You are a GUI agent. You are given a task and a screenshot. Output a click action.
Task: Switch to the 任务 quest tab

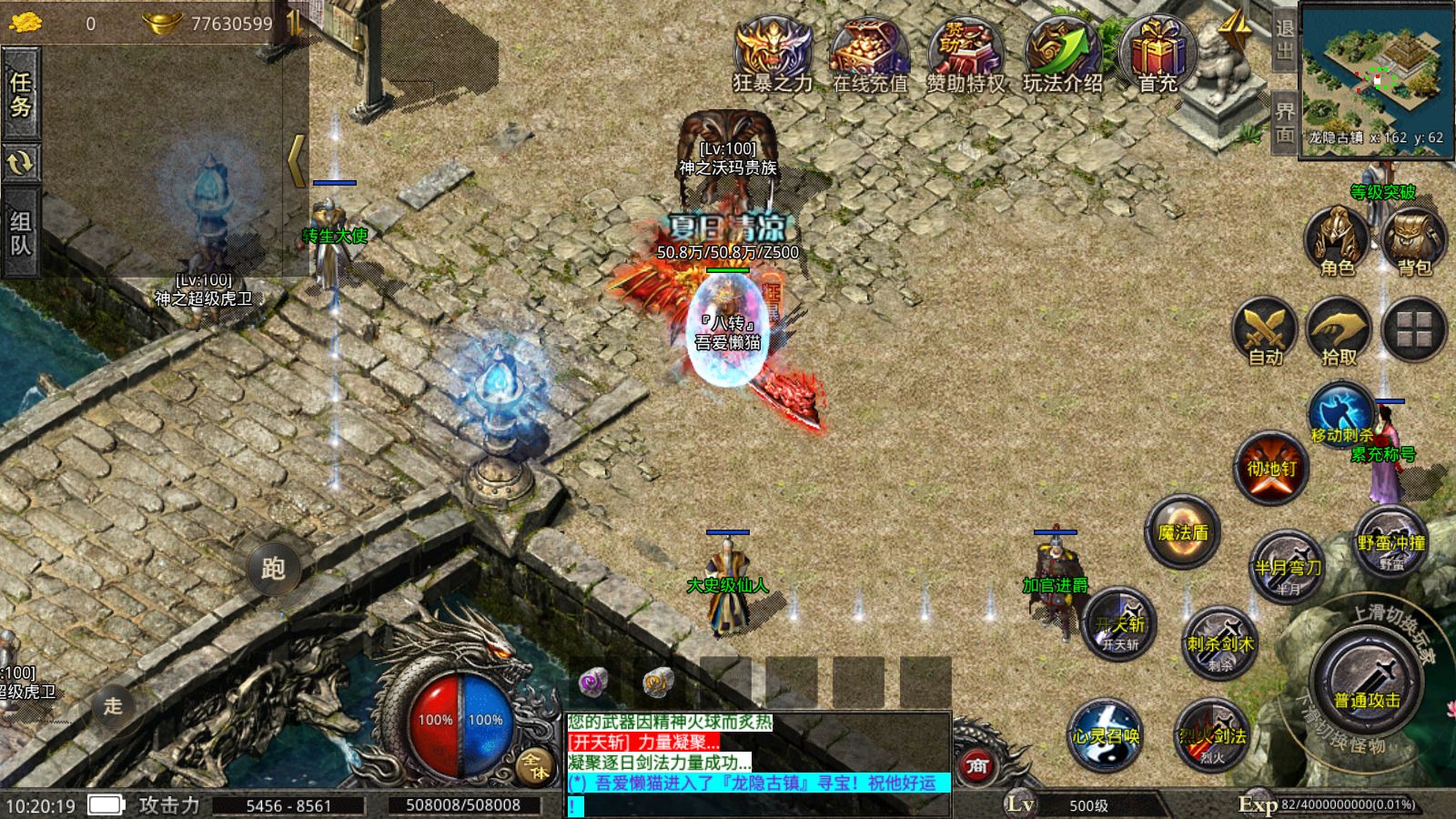pyautogui.click(x=20, y=94)
